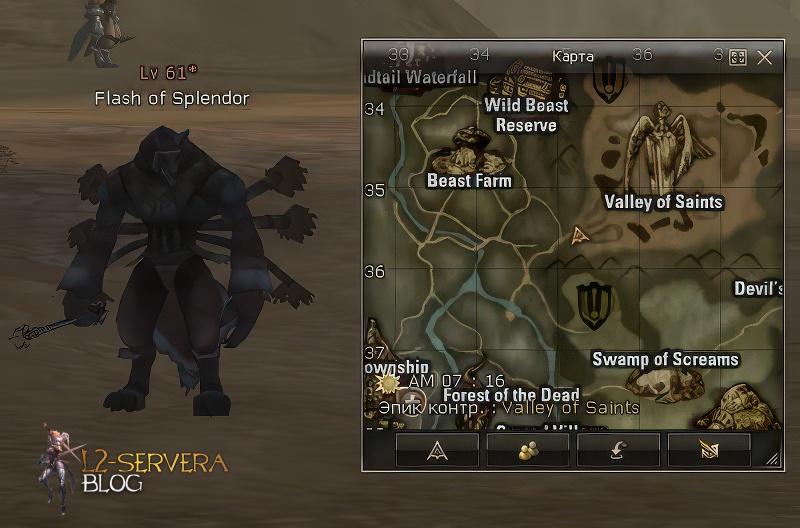Select Valley of Saints on the map

(x=663, y=201)
